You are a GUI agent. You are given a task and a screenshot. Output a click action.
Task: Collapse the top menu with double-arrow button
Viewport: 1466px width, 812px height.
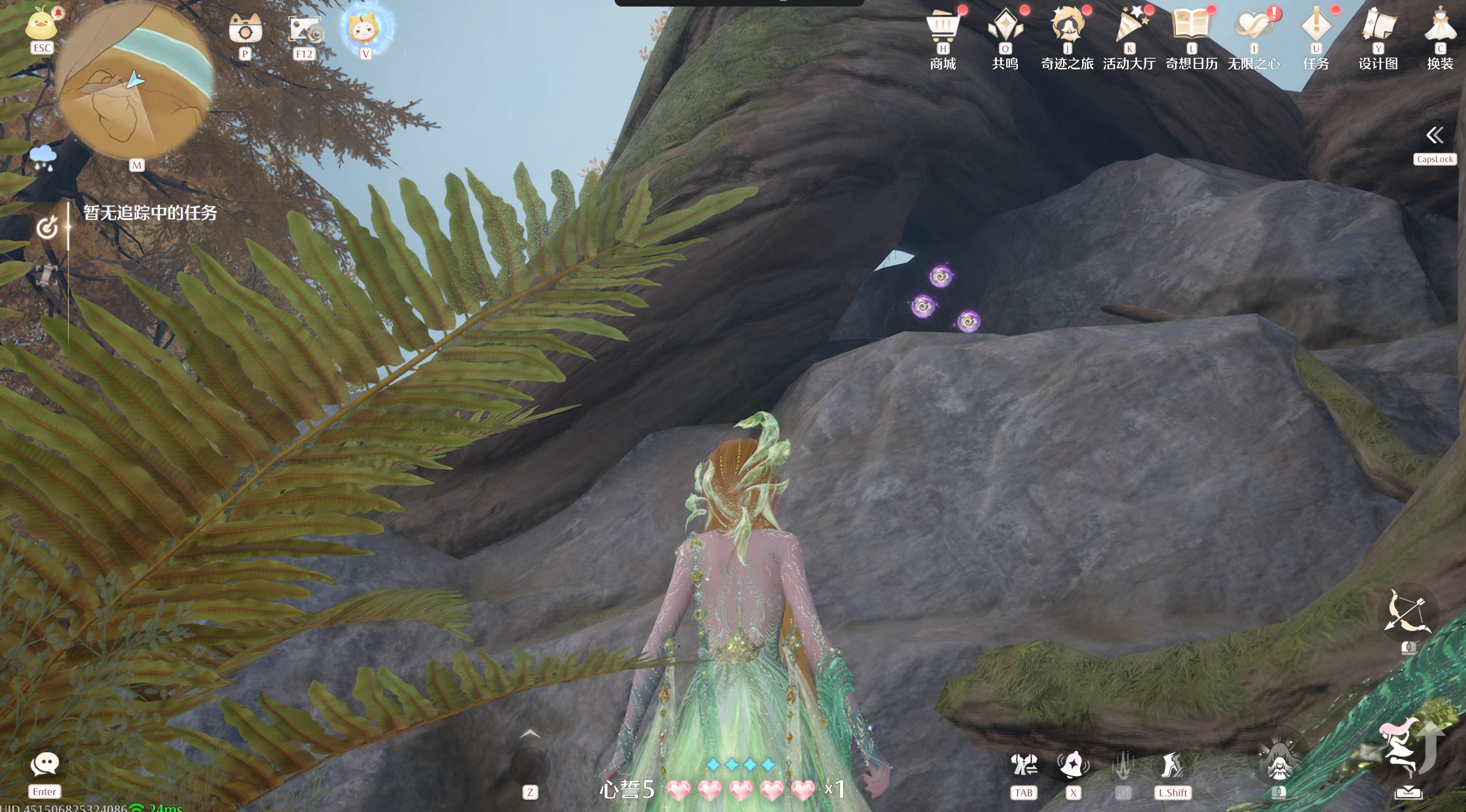pyautogui.click(x=1435, y=136)
